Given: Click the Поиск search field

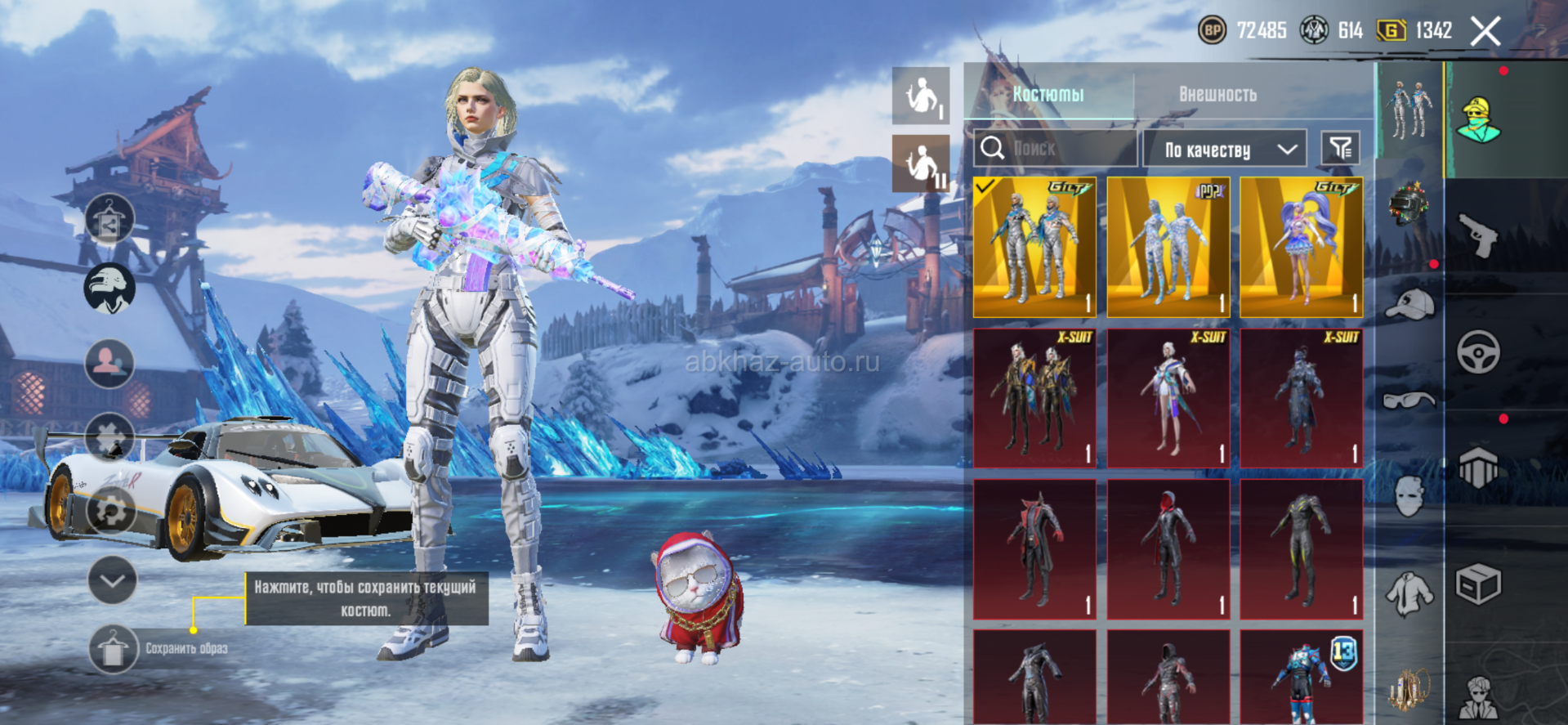Looking at the screenshot, I should click(1054, 149).
